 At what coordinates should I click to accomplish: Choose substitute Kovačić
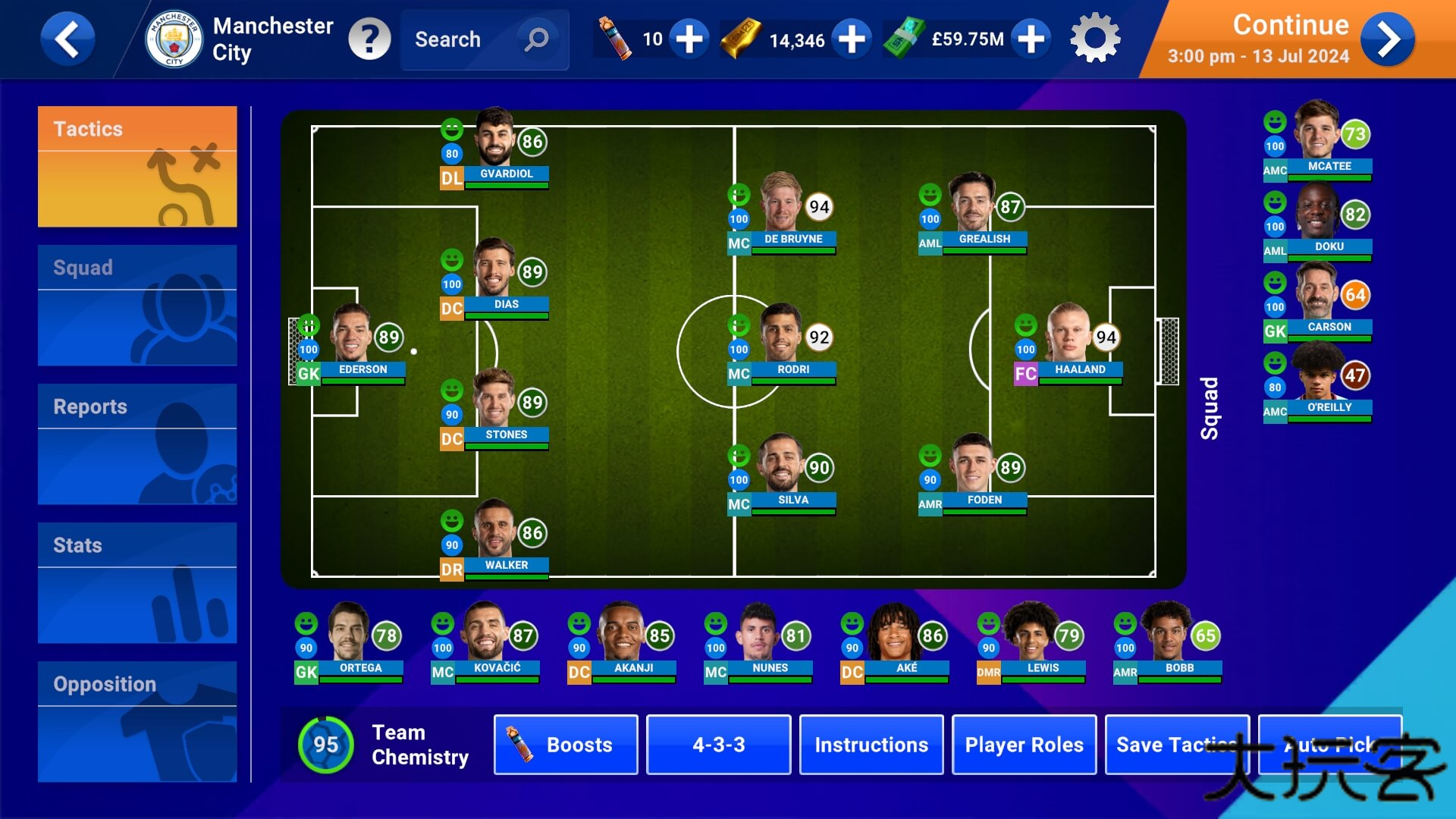(485, 641)
